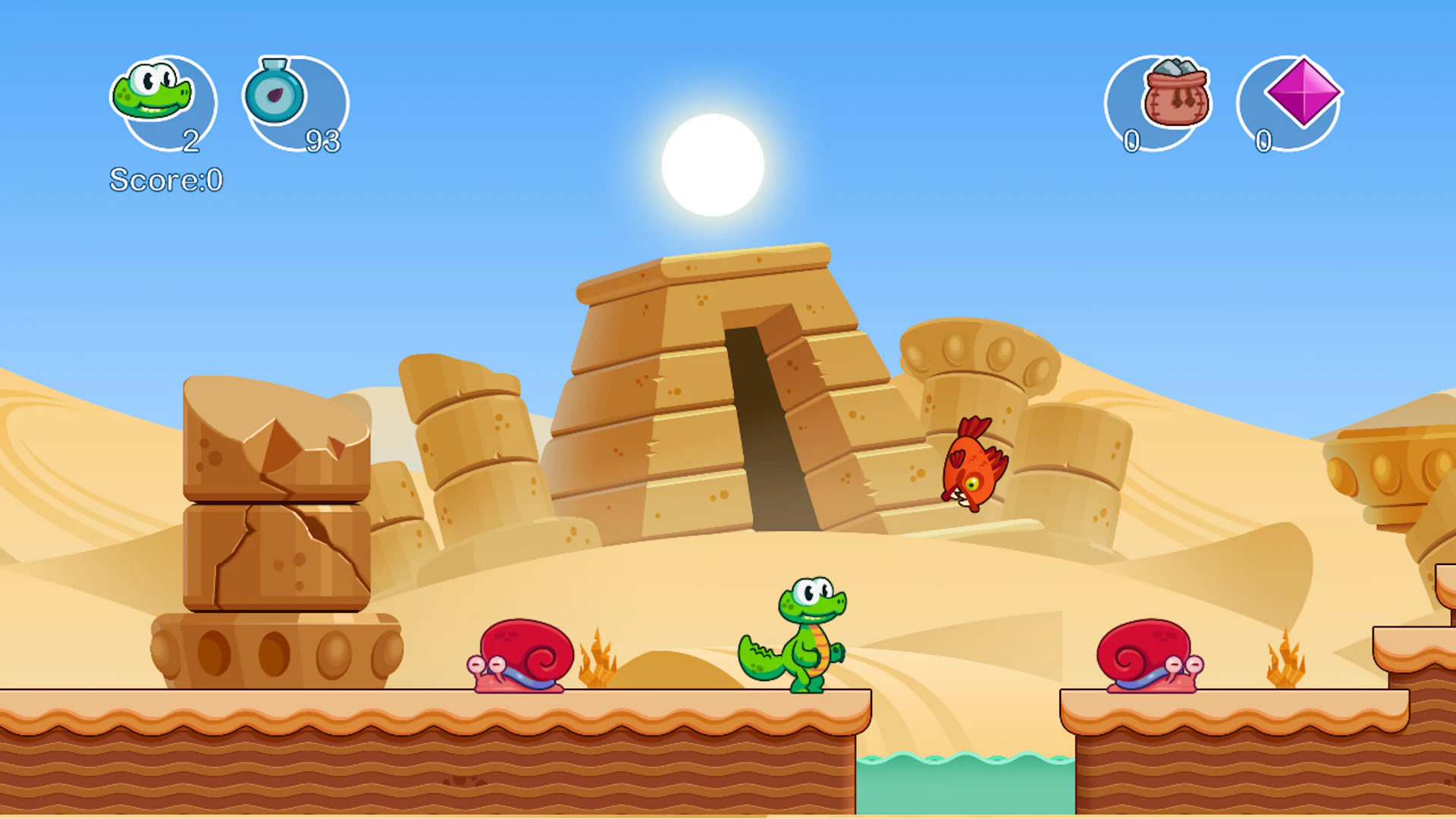Click the lives count number 2
Image resolution: width=1456 pixels, height=819 pixels.
click(192, 141)
